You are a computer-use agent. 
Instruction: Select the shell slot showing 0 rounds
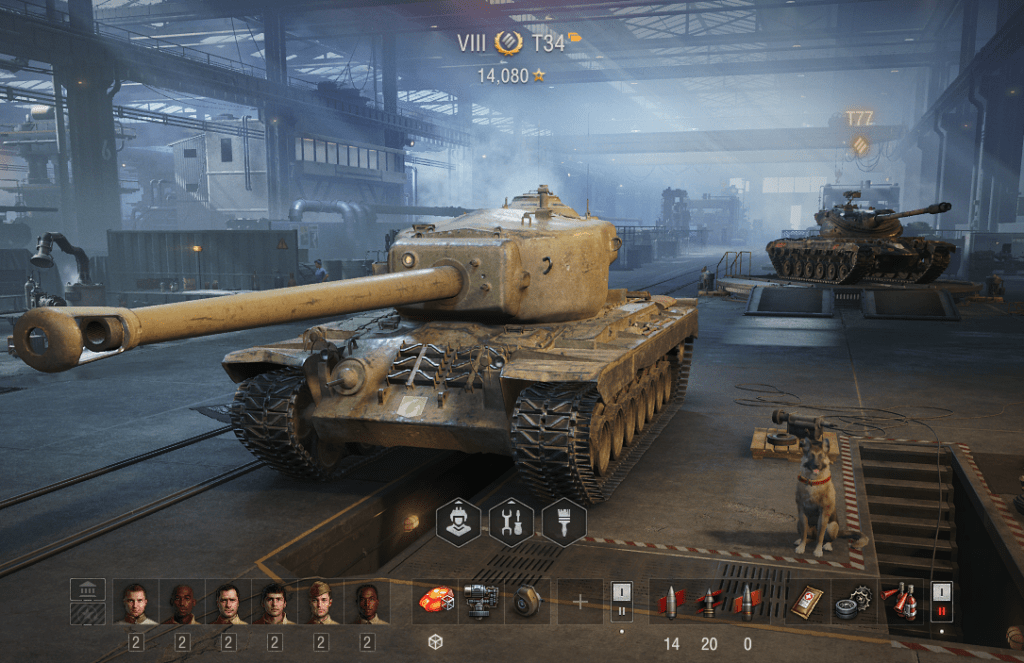pos(746,602)
